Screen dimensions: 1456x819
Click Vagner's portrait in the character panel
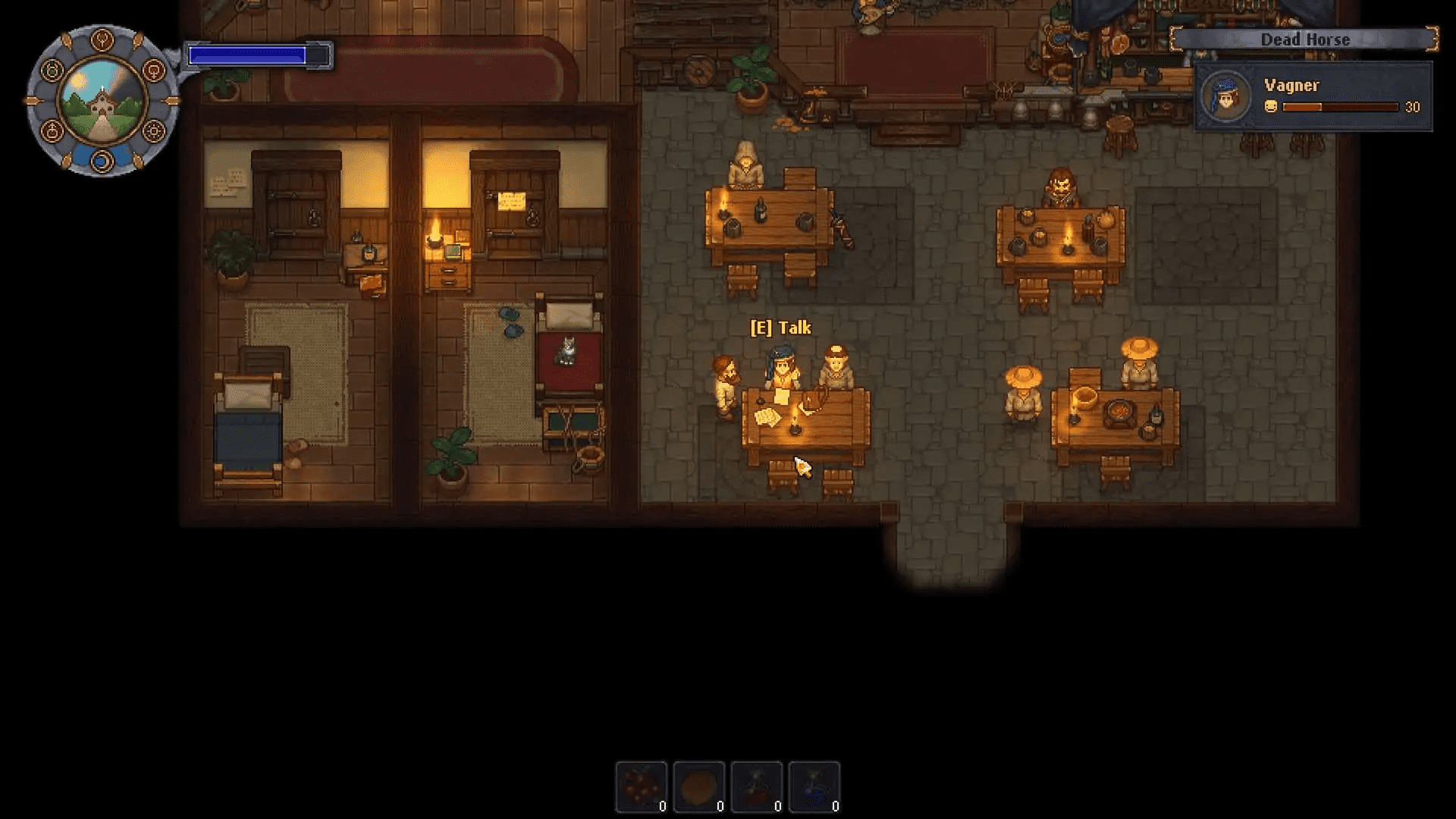(x=1225, y=96)
